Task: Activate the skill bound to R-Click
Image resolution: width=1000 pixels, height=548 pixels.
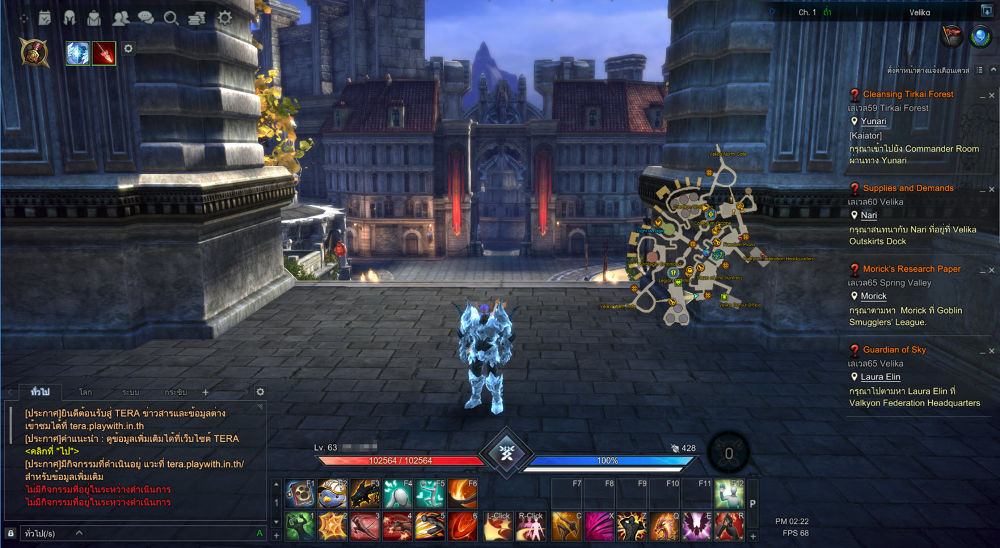Action: tap(530, 526)
